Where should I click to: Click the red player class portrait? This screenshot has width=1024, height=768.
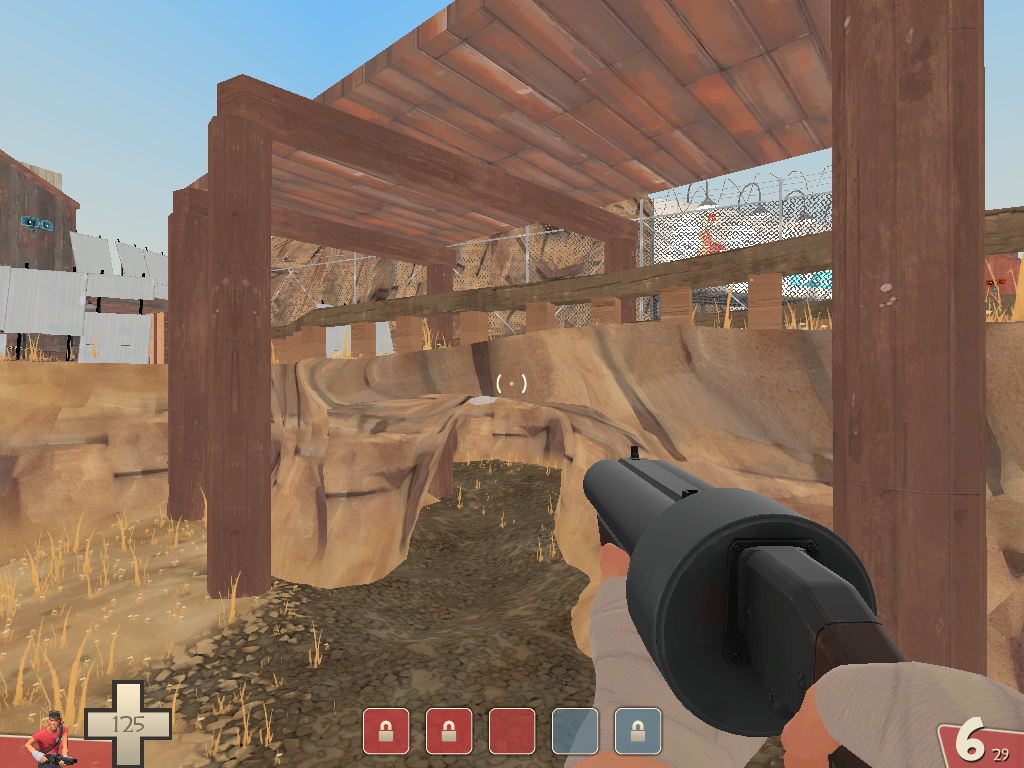50,740
